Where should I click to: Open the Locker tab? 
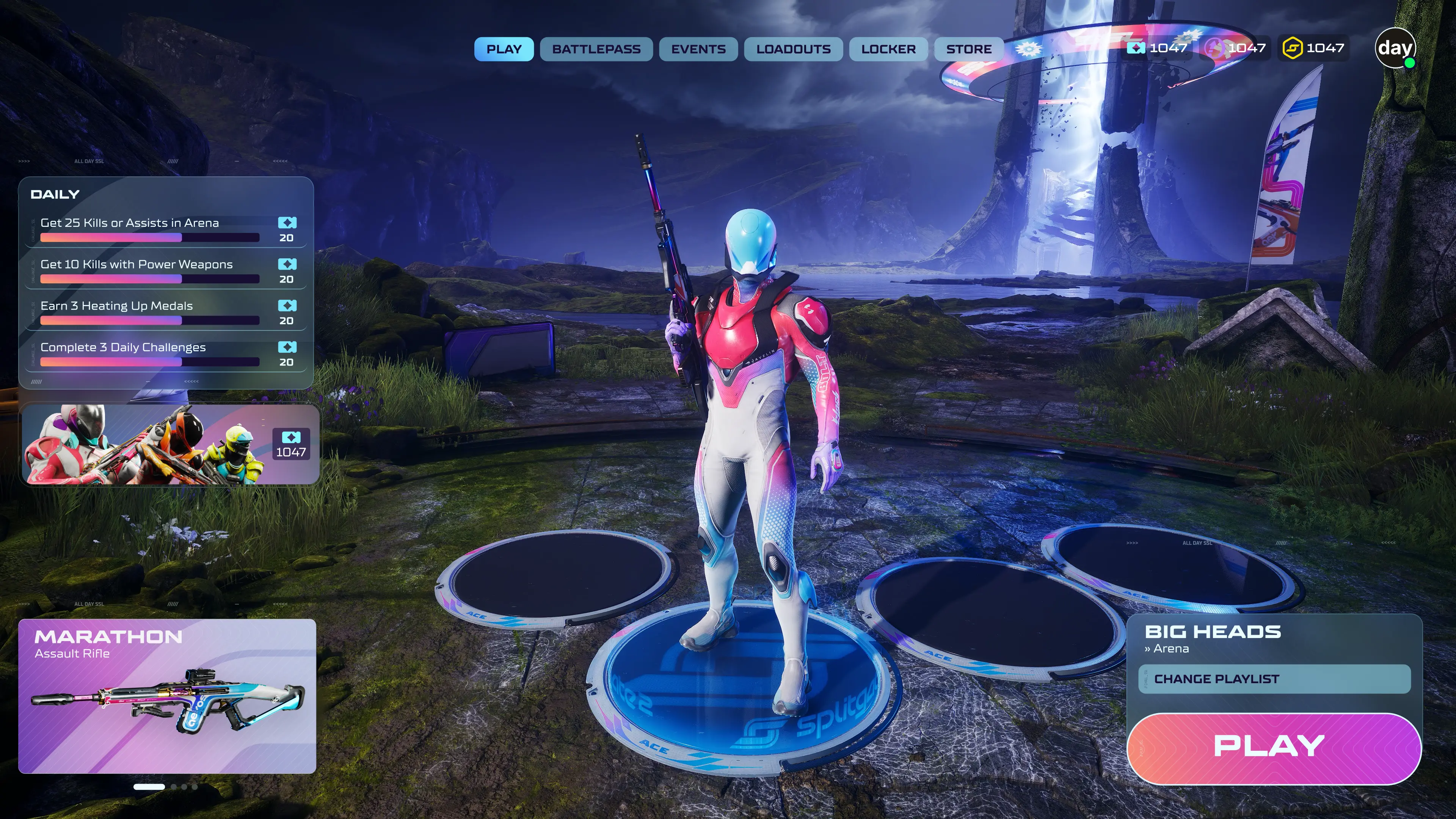[x=888, y=49]
